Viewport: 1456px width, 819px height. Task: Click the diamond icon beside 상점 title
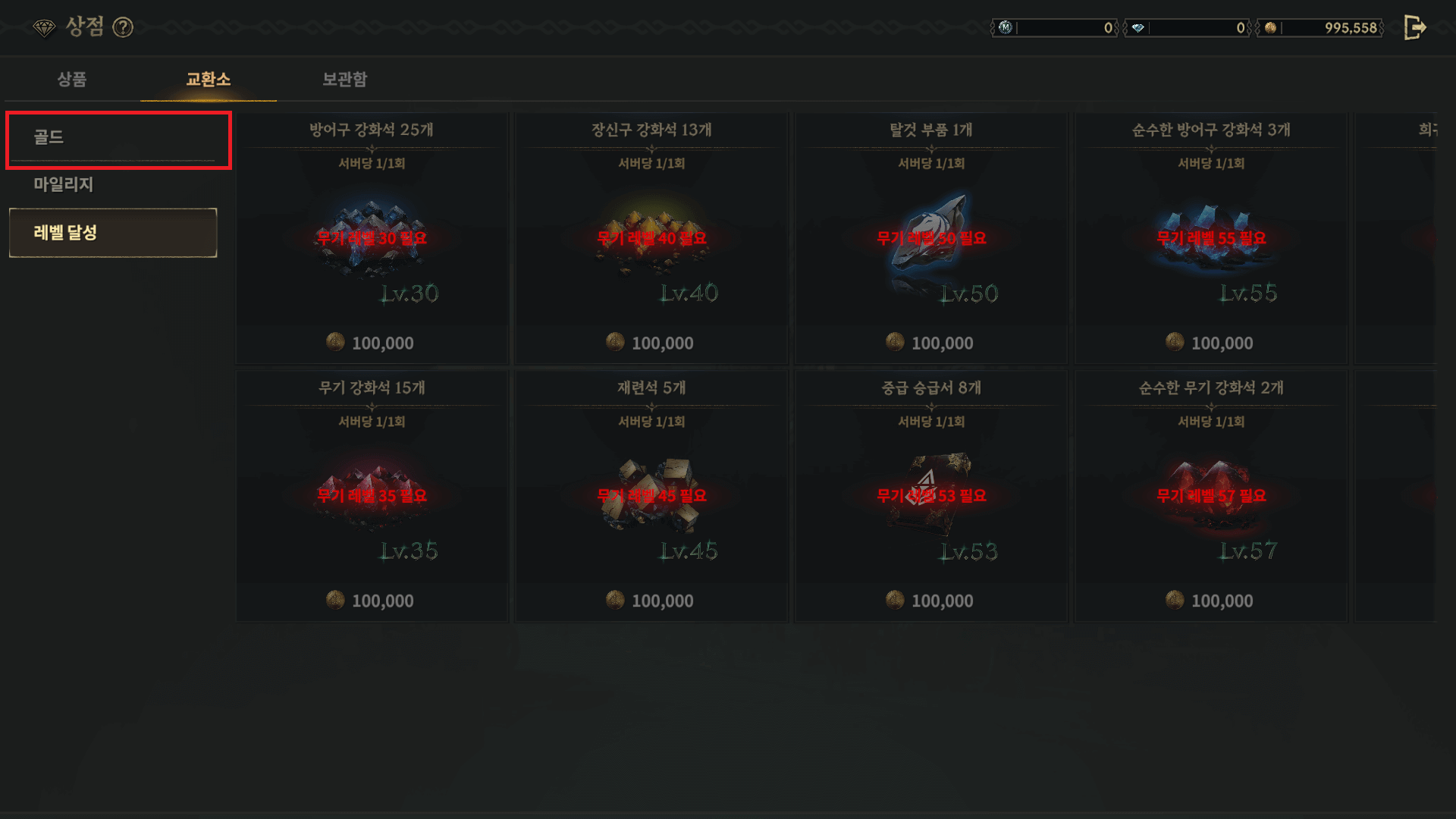pyautogui.click(x=47, y=27)
